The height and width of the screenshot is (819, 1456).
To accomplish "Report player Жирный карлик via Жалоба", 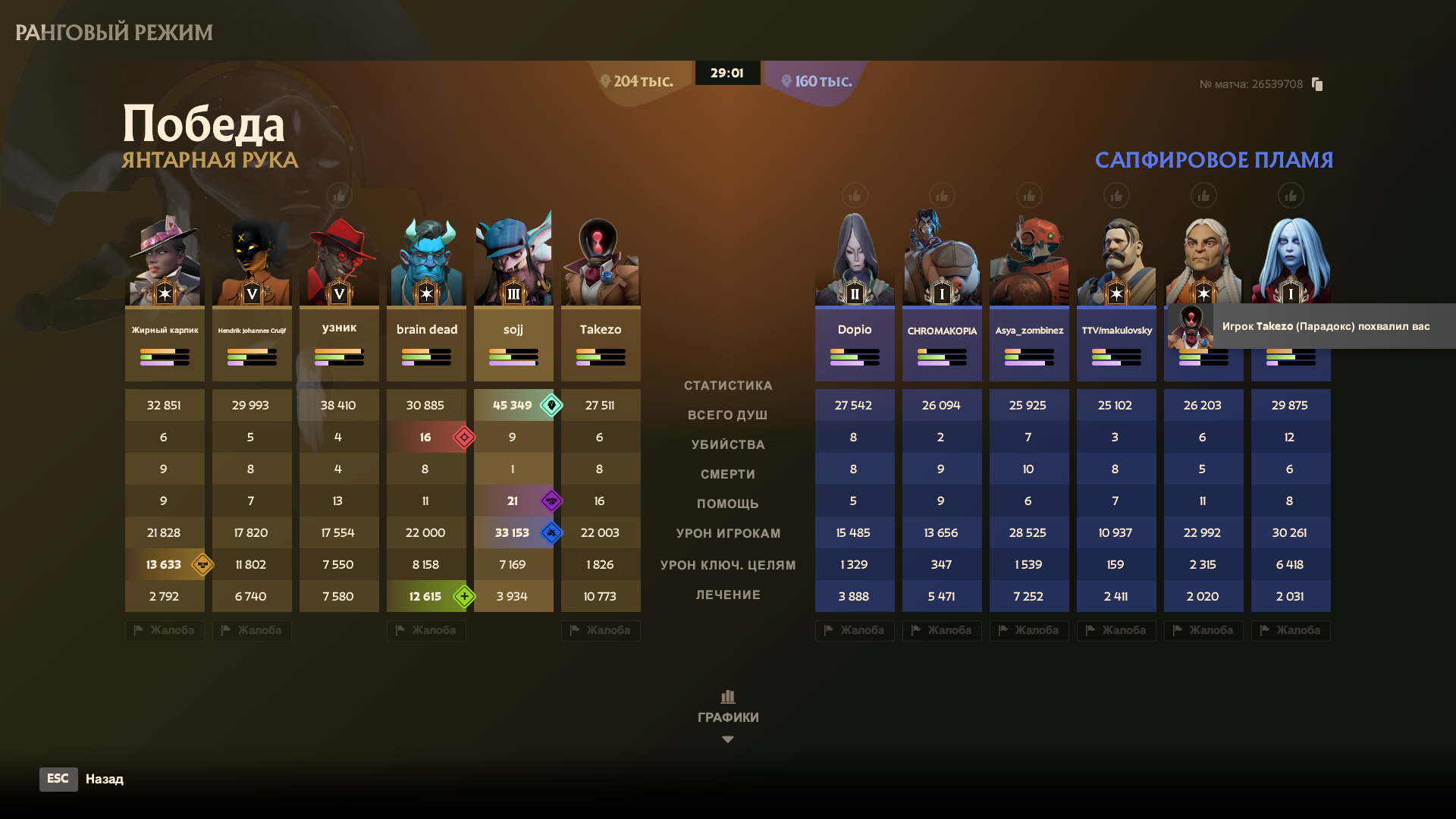I will point(165,630).
